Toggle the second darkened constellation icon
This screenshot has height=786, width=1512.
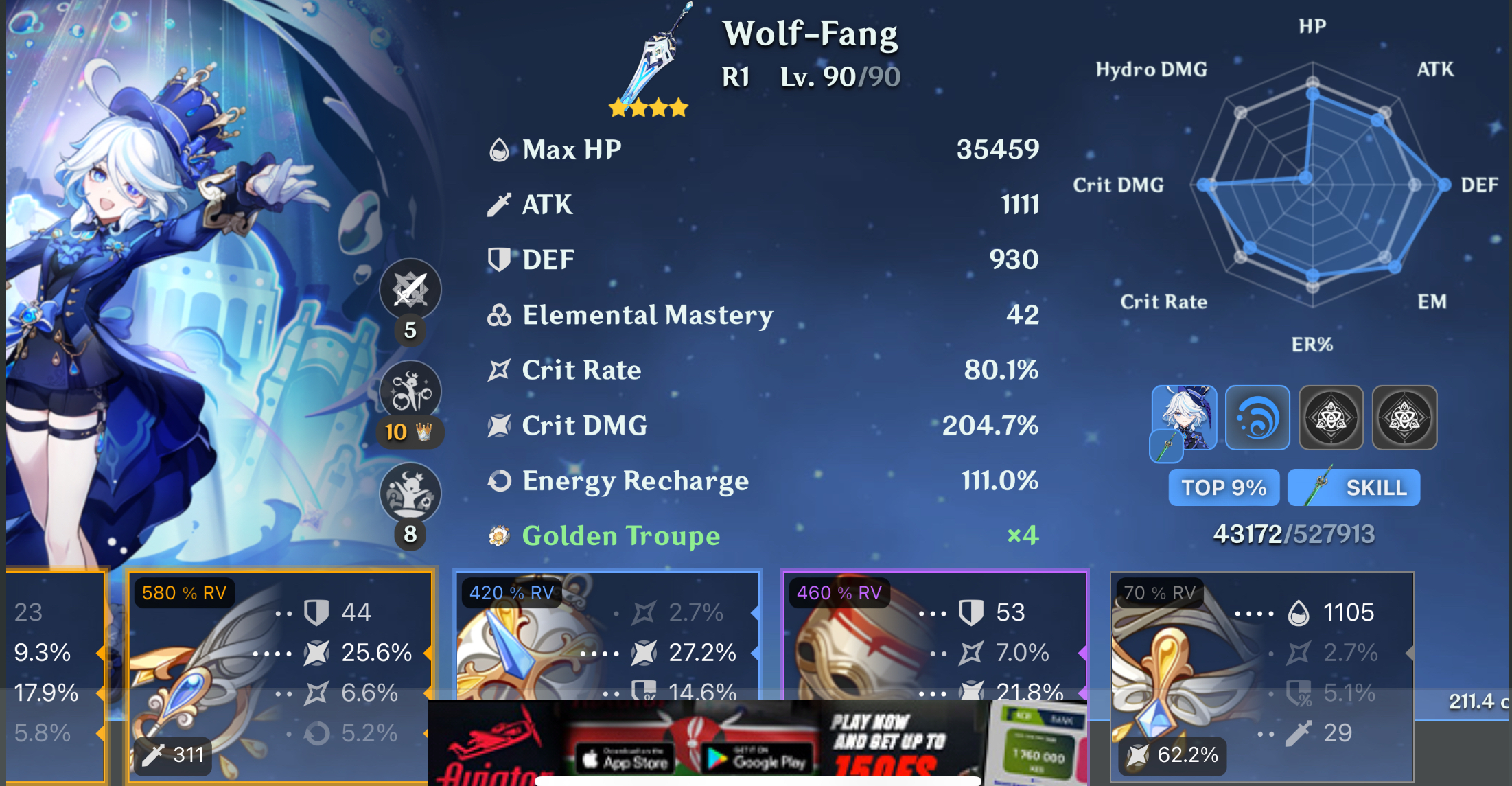click(x=1404, y=417)
